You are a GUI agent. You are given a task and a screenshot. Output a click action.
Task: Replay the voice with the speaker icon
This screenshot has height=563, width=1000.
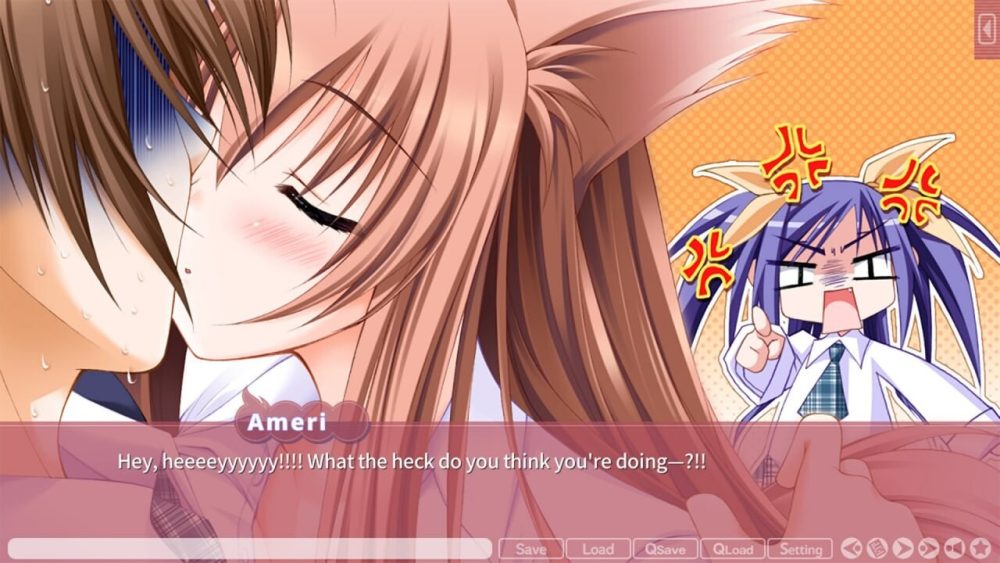954,548
